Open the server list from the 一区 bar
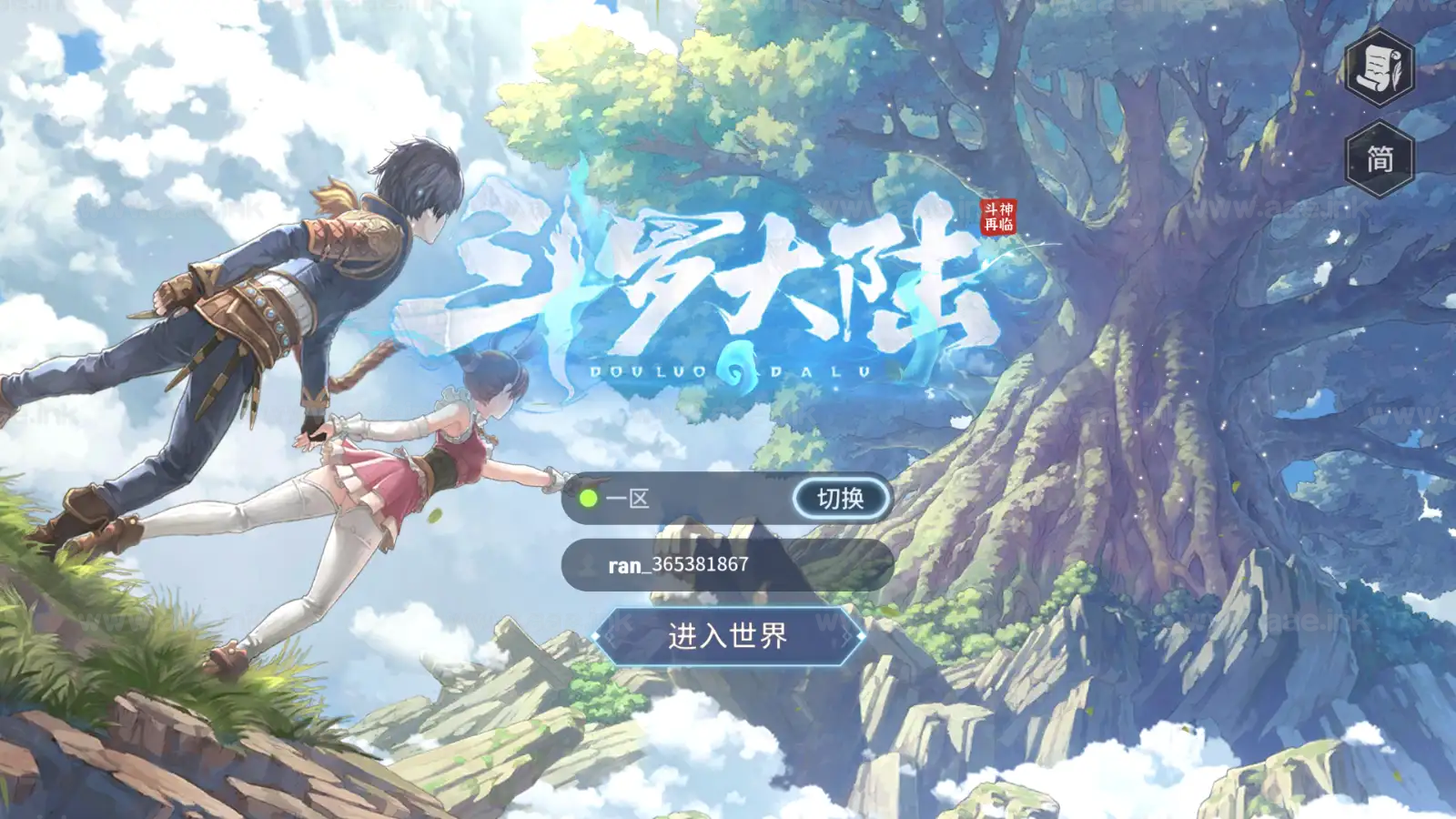Image resolution: width=1456 pixels, height=819 pixels. [x=710, y=498]
